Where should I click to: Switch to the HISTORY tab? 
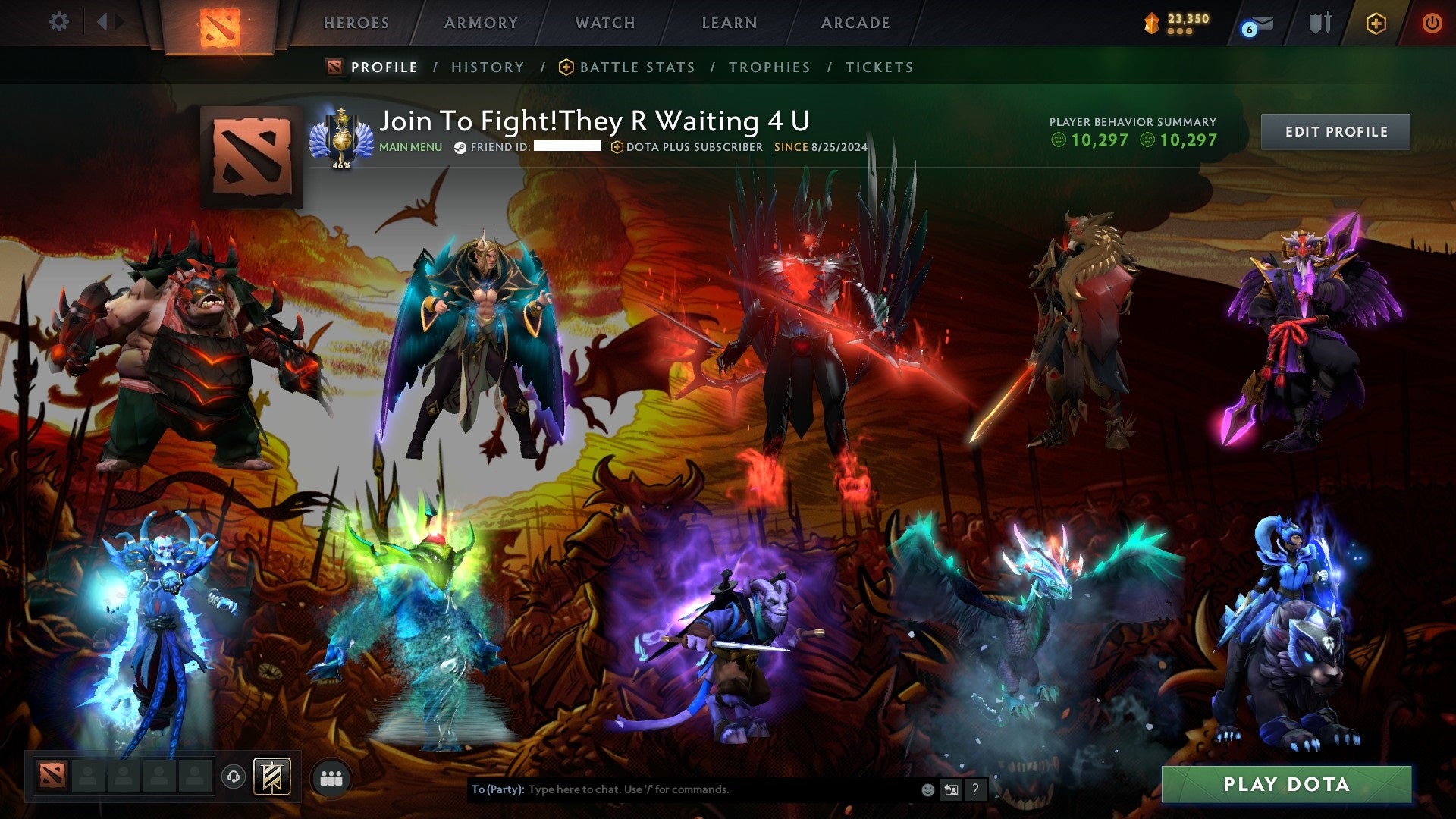487,67
